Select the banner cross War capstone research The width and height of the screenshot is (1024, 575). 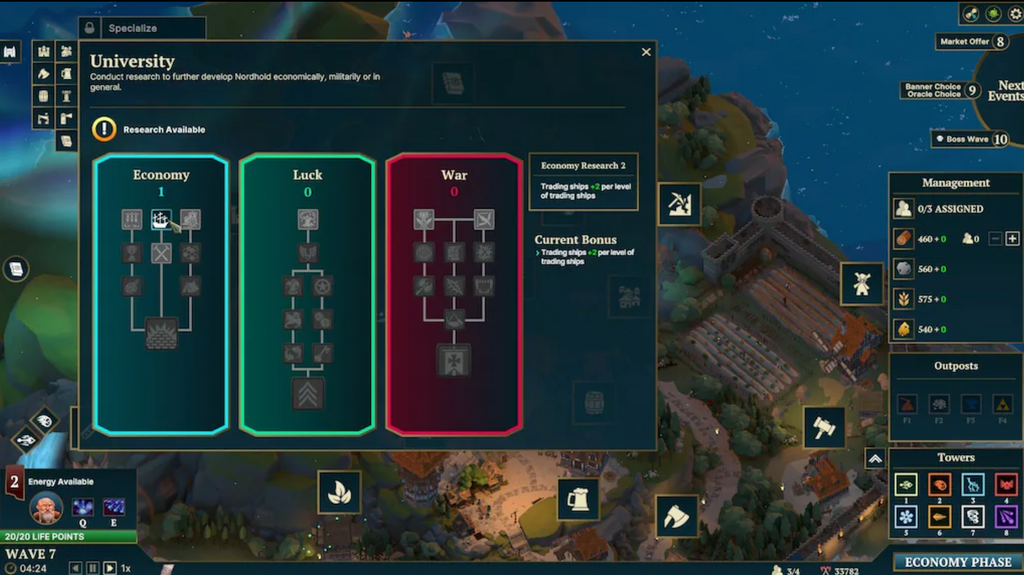[x=453, y=359]
